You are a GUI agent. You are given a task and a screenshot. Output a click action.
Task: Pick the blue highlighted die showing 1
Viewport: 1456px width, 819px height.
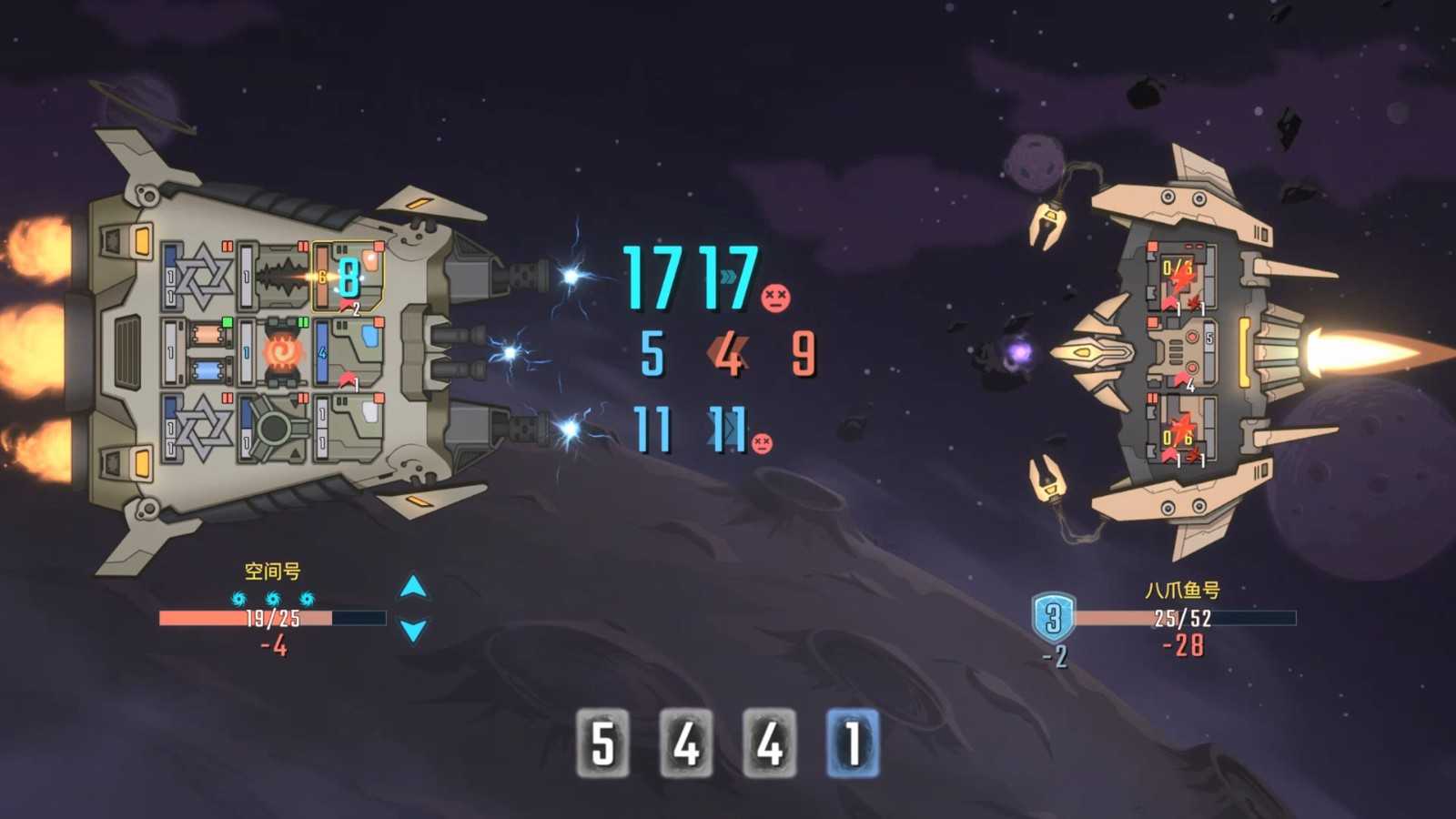[x=853, y=743]
